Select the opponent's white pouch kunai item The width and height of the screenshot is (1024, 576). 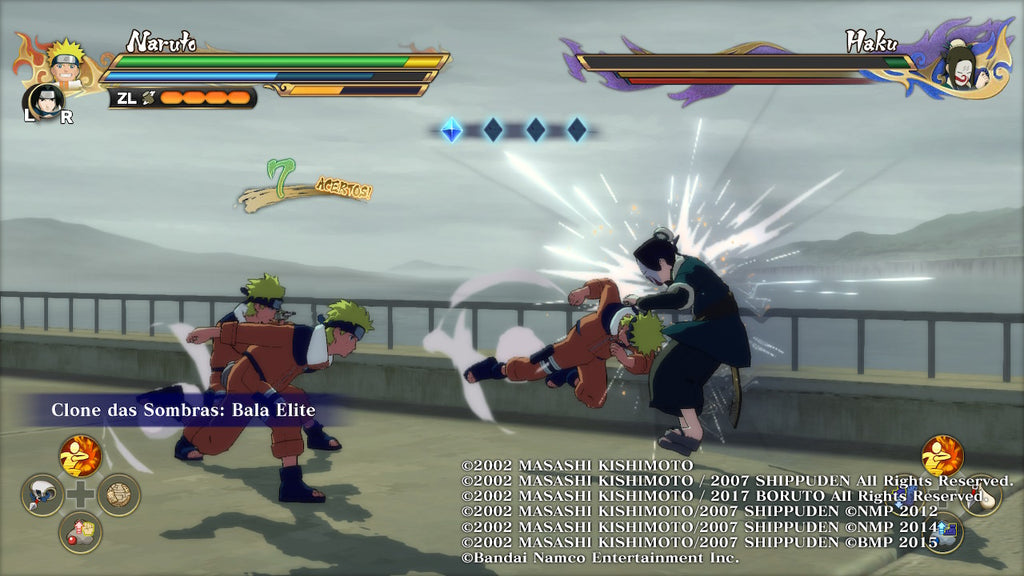[981, 494]
